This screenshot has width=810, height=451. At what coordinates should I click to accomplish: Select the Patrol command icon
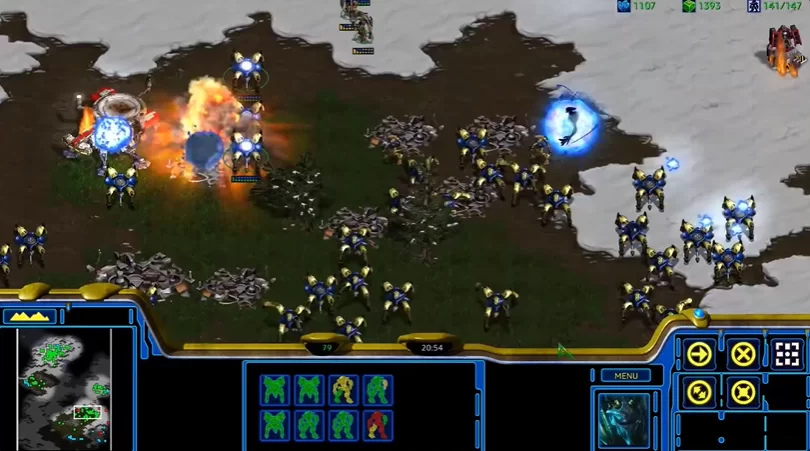700,392
